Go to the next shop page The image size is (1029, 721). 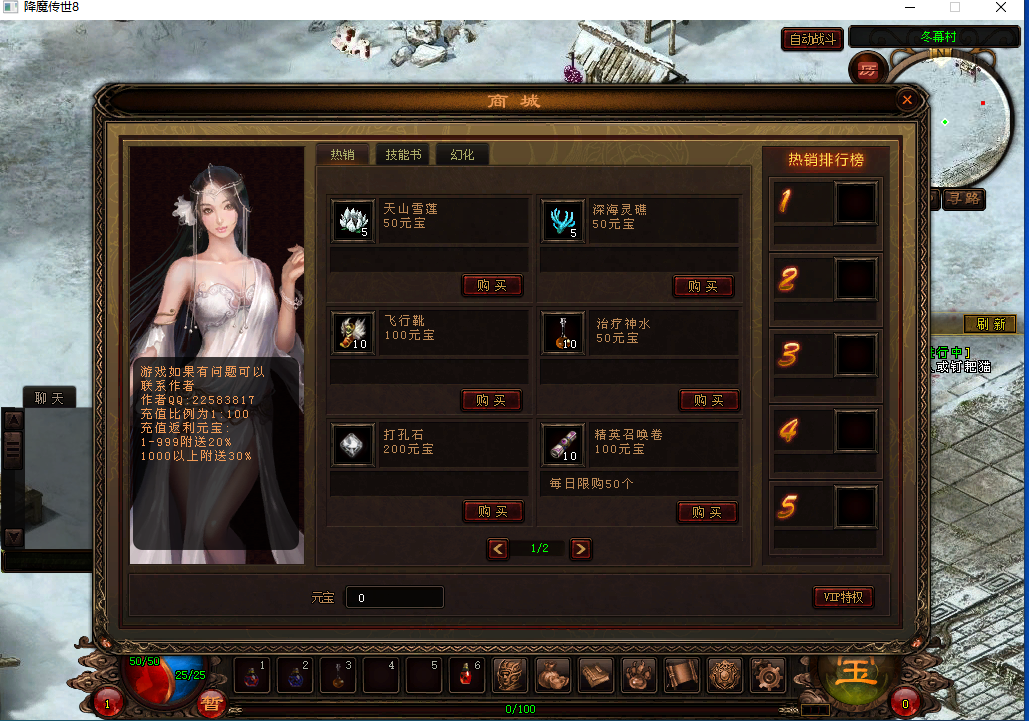[x=580, y=549]
